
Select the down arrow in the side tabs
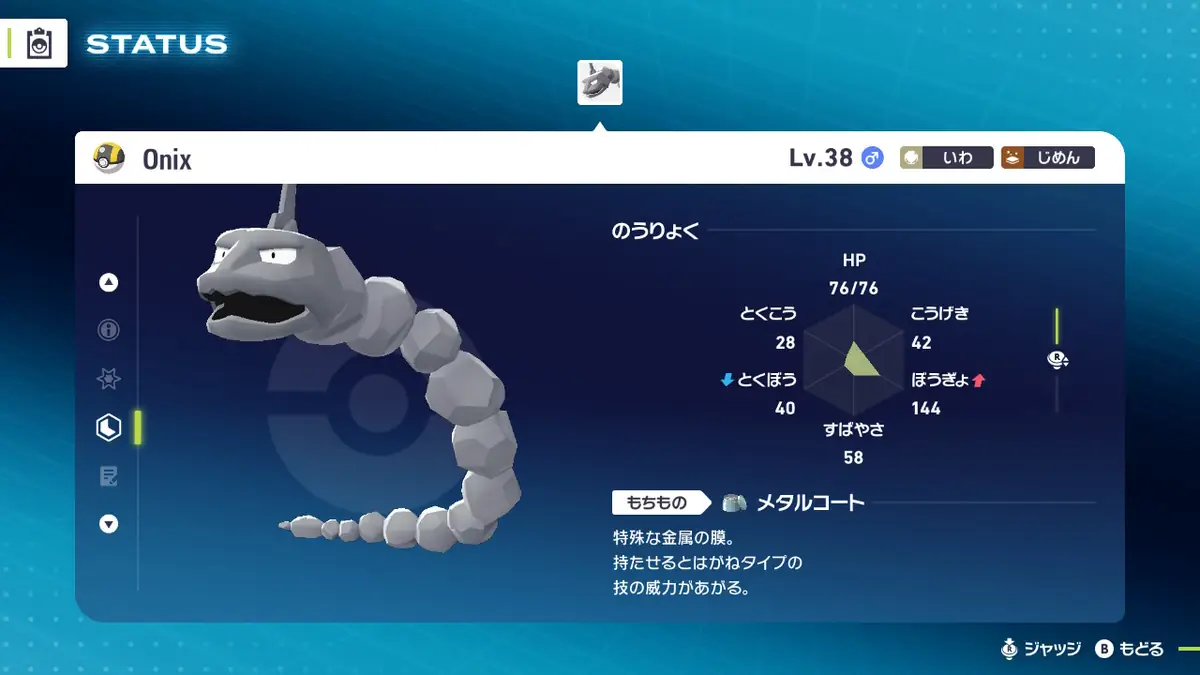coord(109,524)
